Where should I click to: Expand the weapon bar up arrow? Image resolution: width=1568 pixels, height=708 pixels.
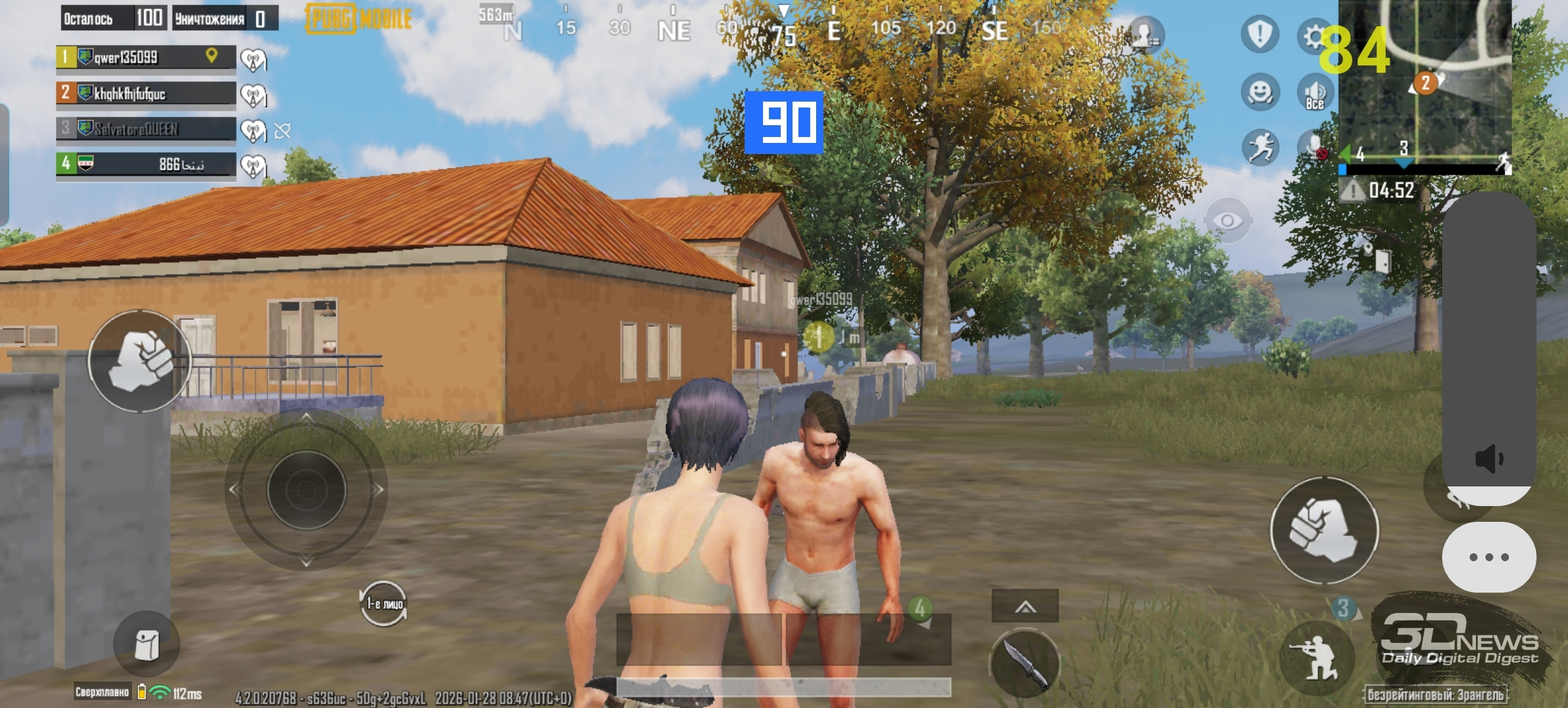point(1025,606)
